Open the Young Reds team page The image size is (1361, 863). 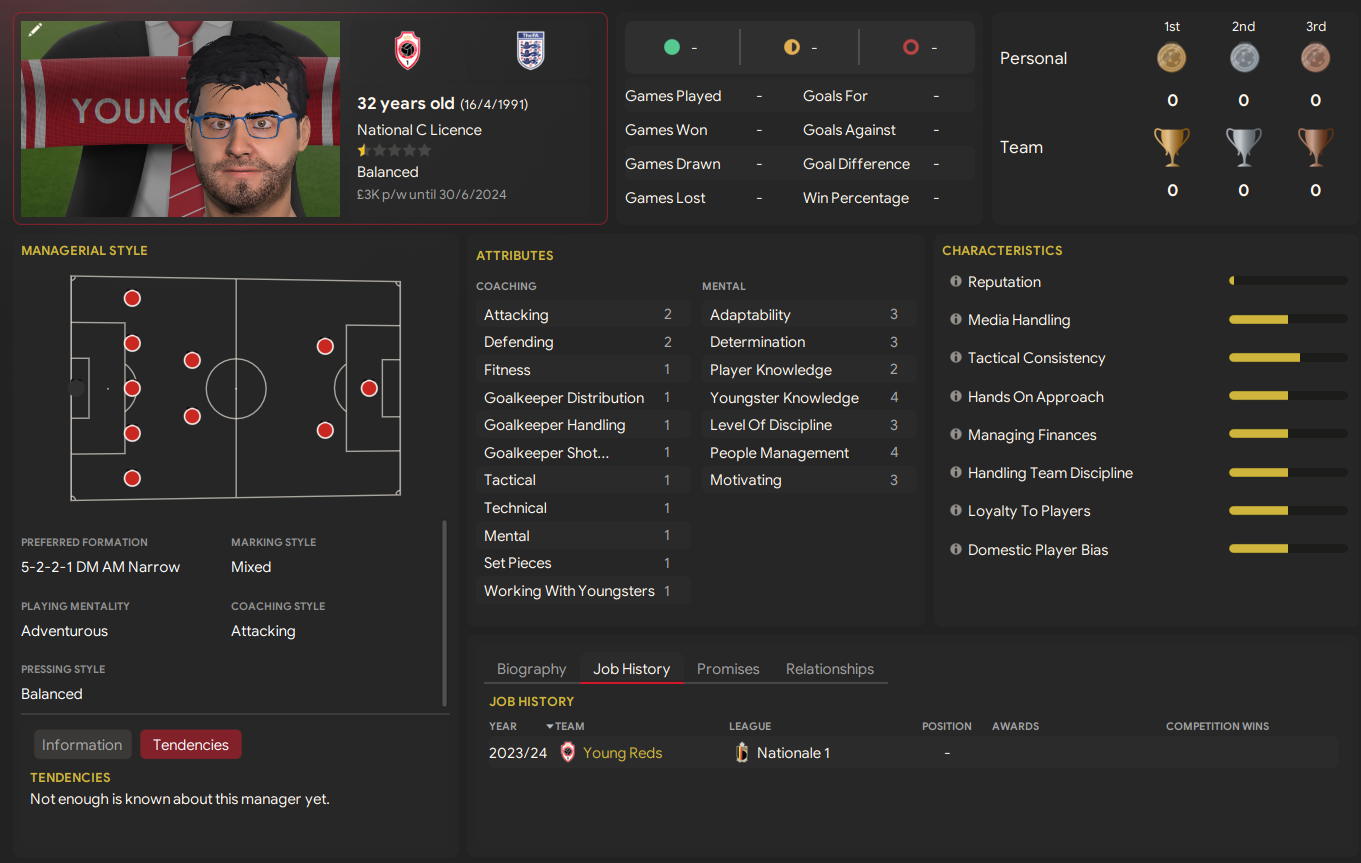click(623, 752)
